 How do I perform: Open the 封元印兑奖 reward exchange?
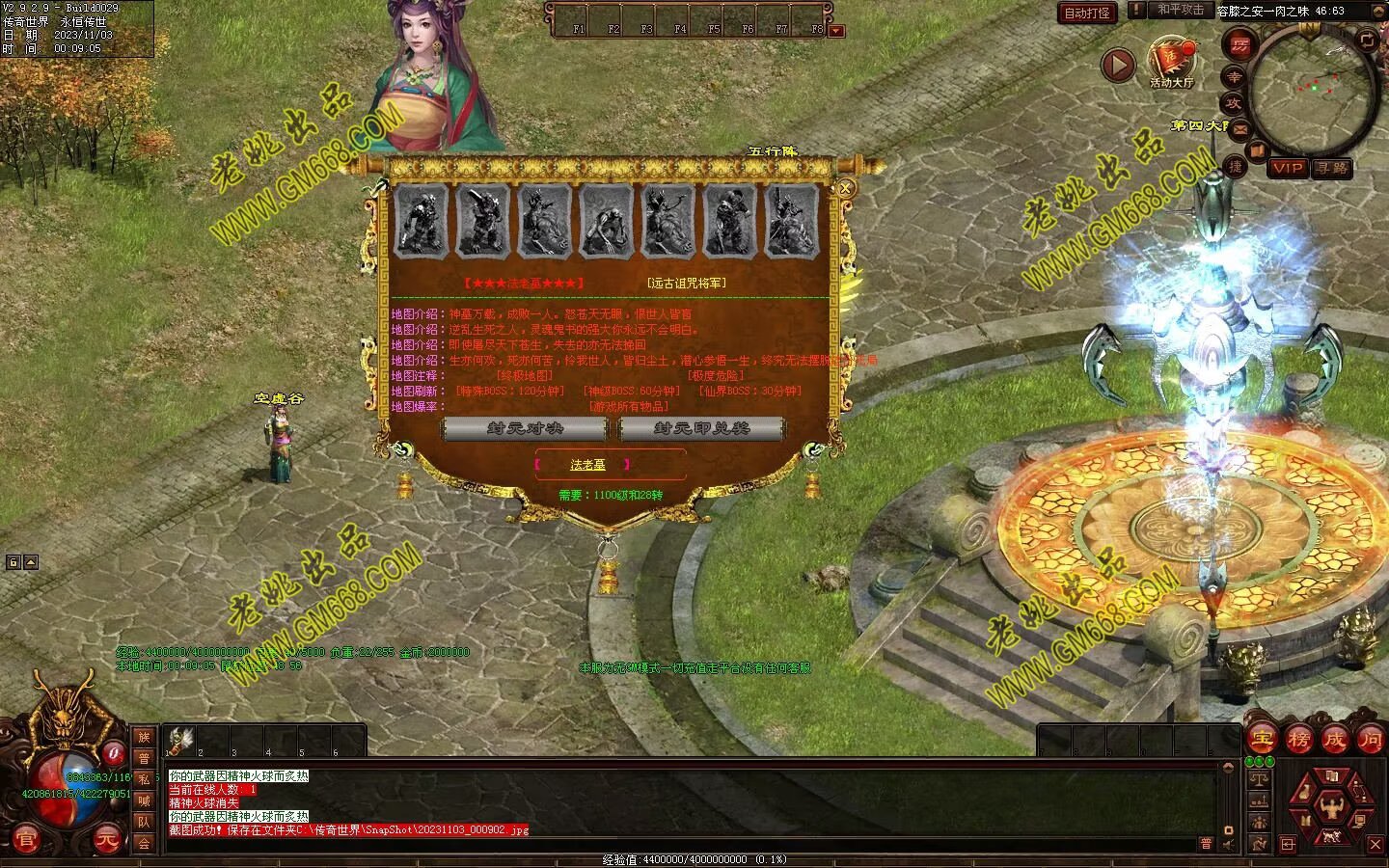pos(701,428)
